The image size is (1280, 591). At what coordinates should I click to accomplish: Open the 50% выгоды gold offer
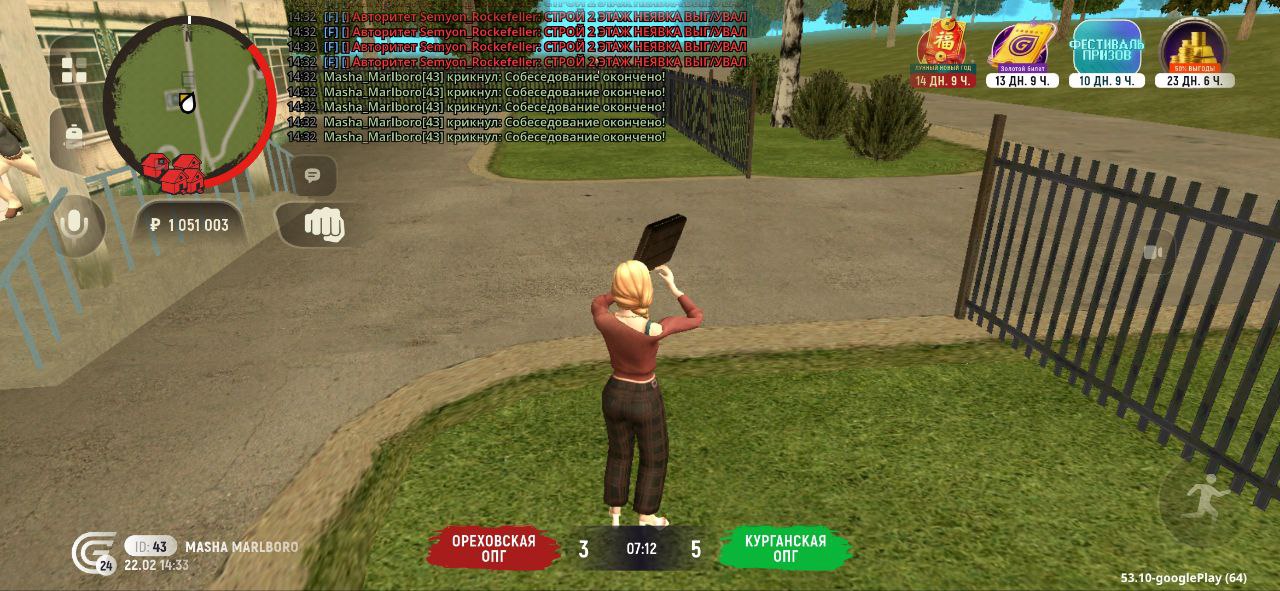[1194, 48]
